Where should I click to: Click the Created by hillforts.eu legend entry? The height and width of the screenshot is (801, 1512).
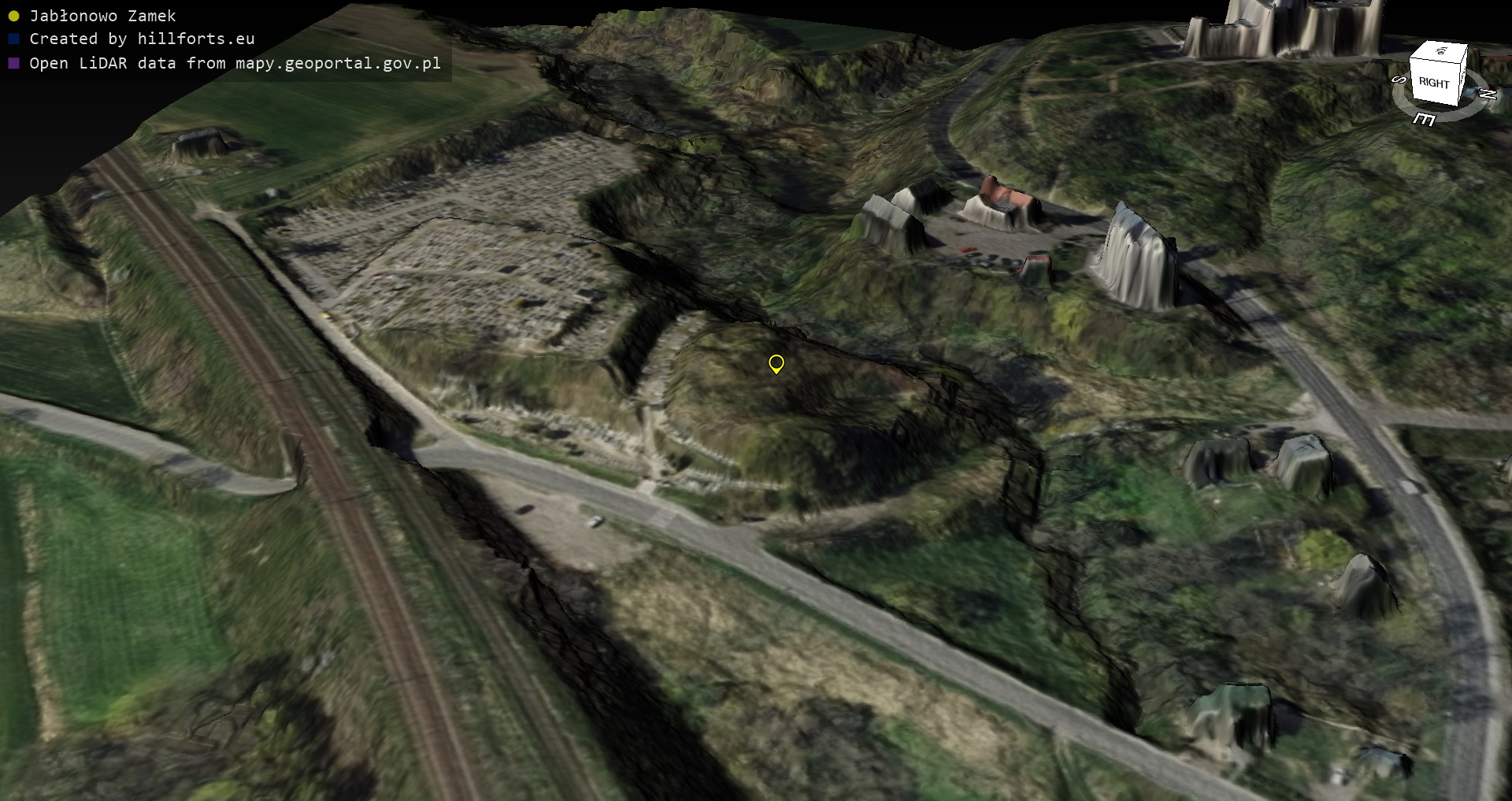(142, 39)
